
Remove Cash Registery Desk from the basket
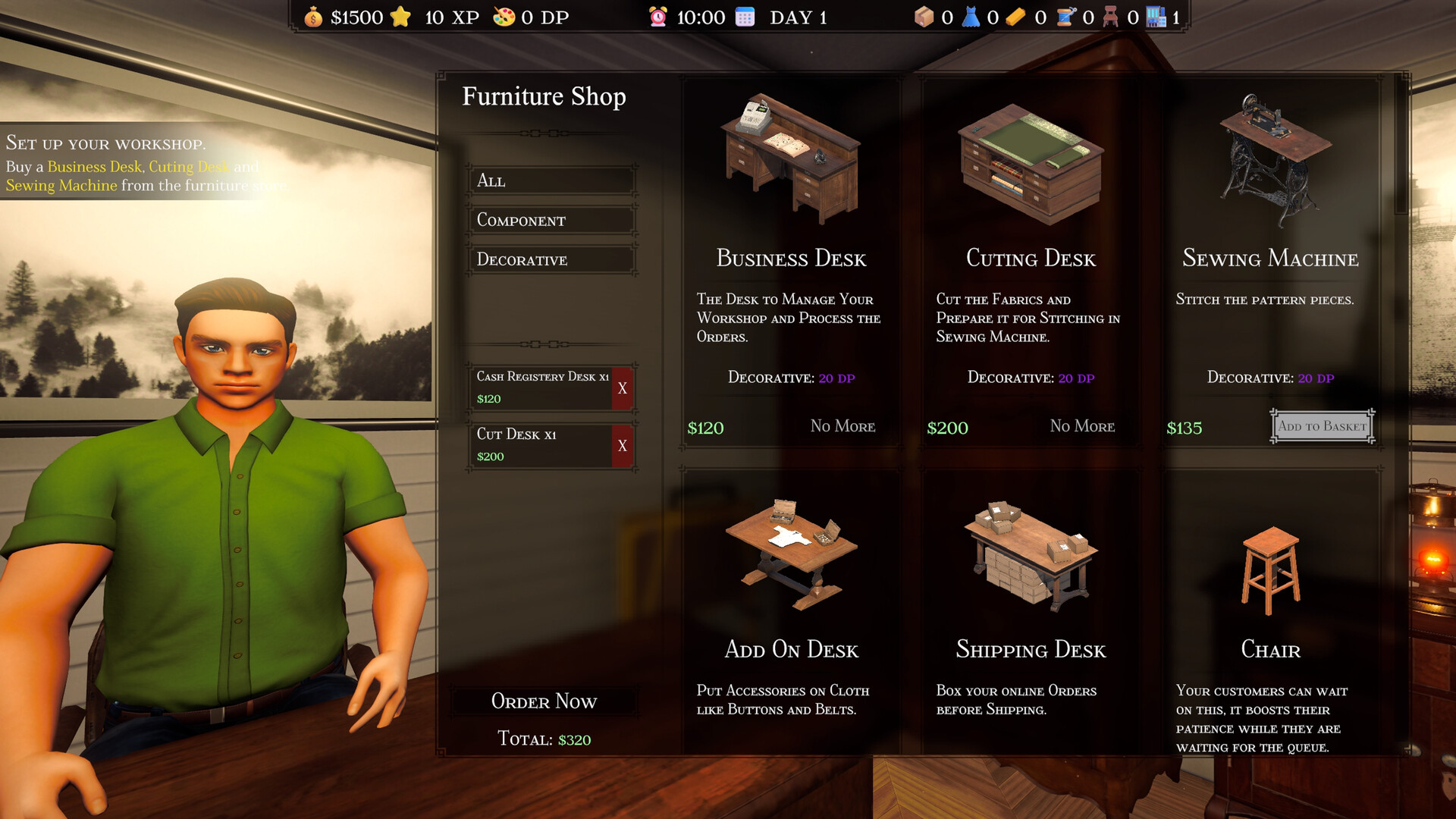624,388
